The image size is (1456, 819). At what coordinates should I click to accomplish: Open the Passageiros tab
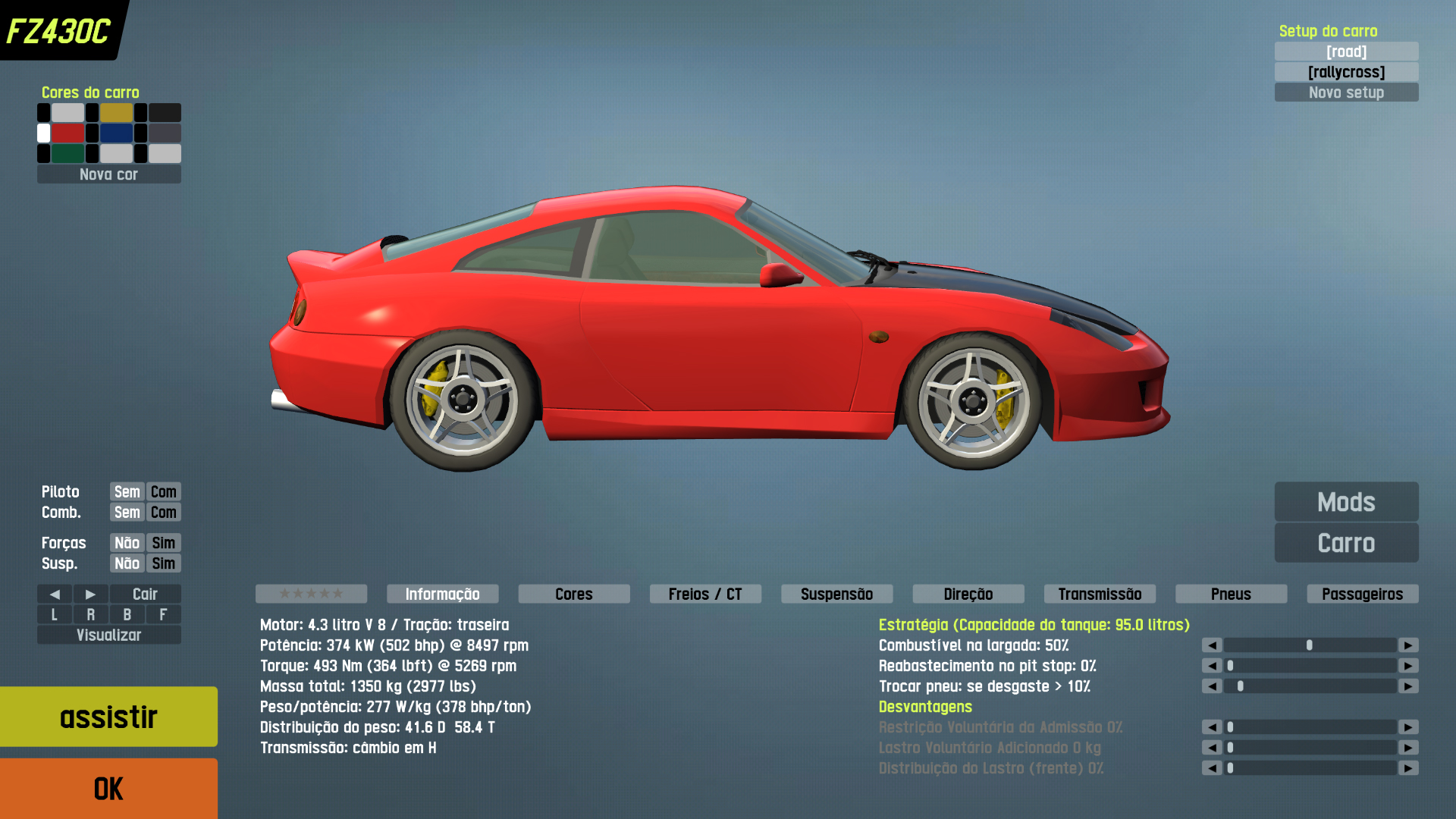(x=1362, y=594)
